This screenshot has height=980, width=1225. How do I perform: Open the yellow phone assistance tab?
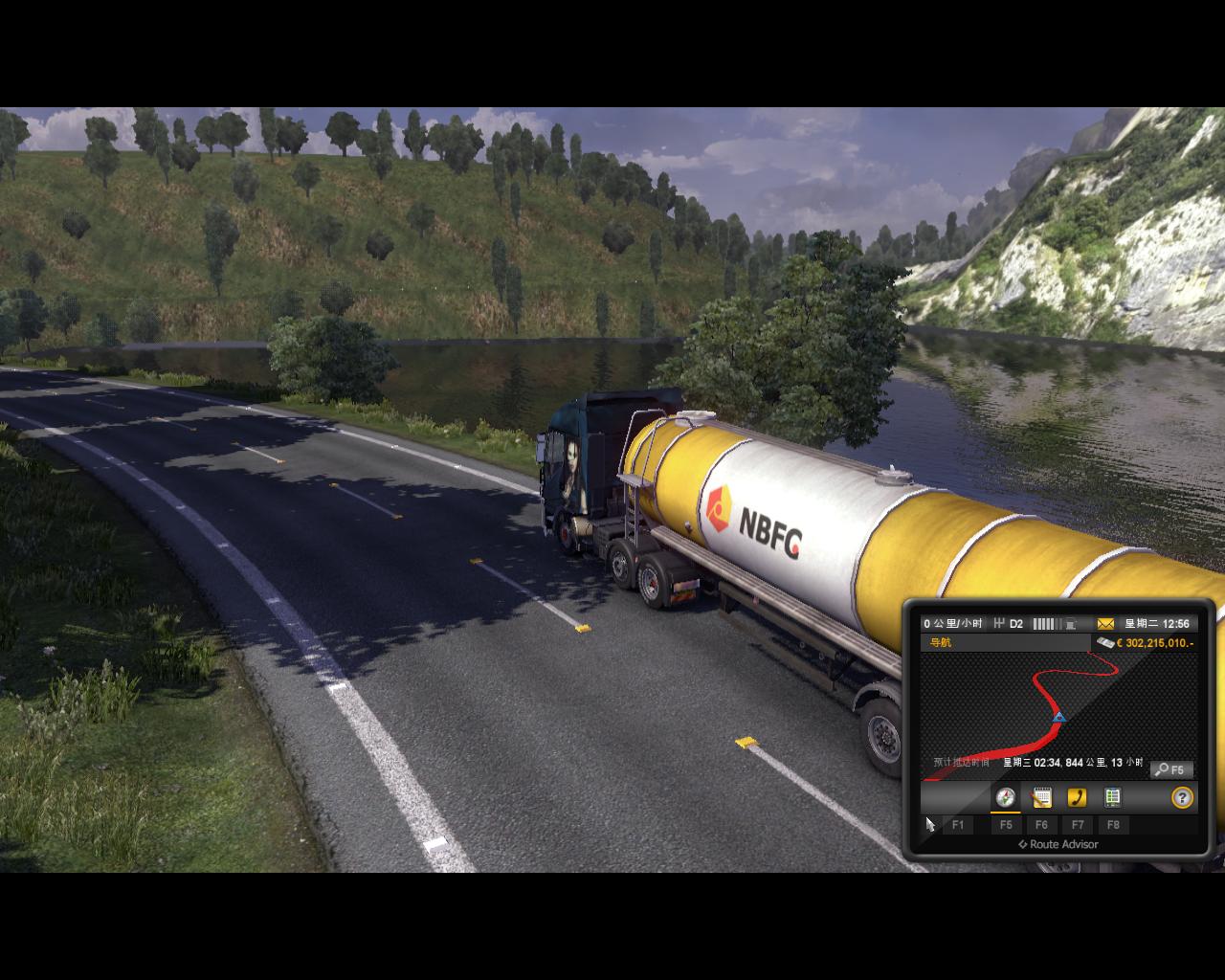coord(1077,797)
